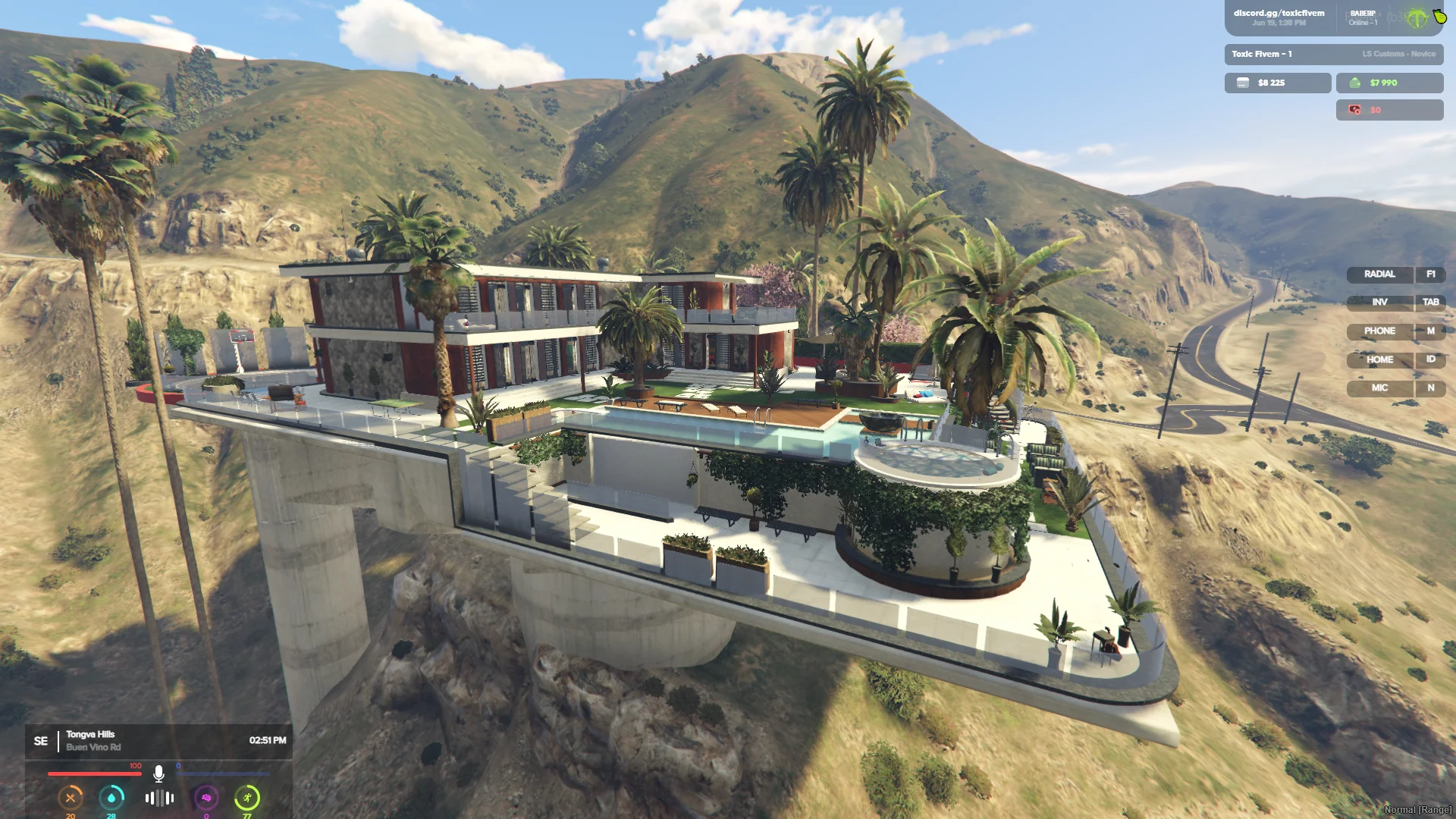Click the orange hunger status icon

click(x=71, y=798)
